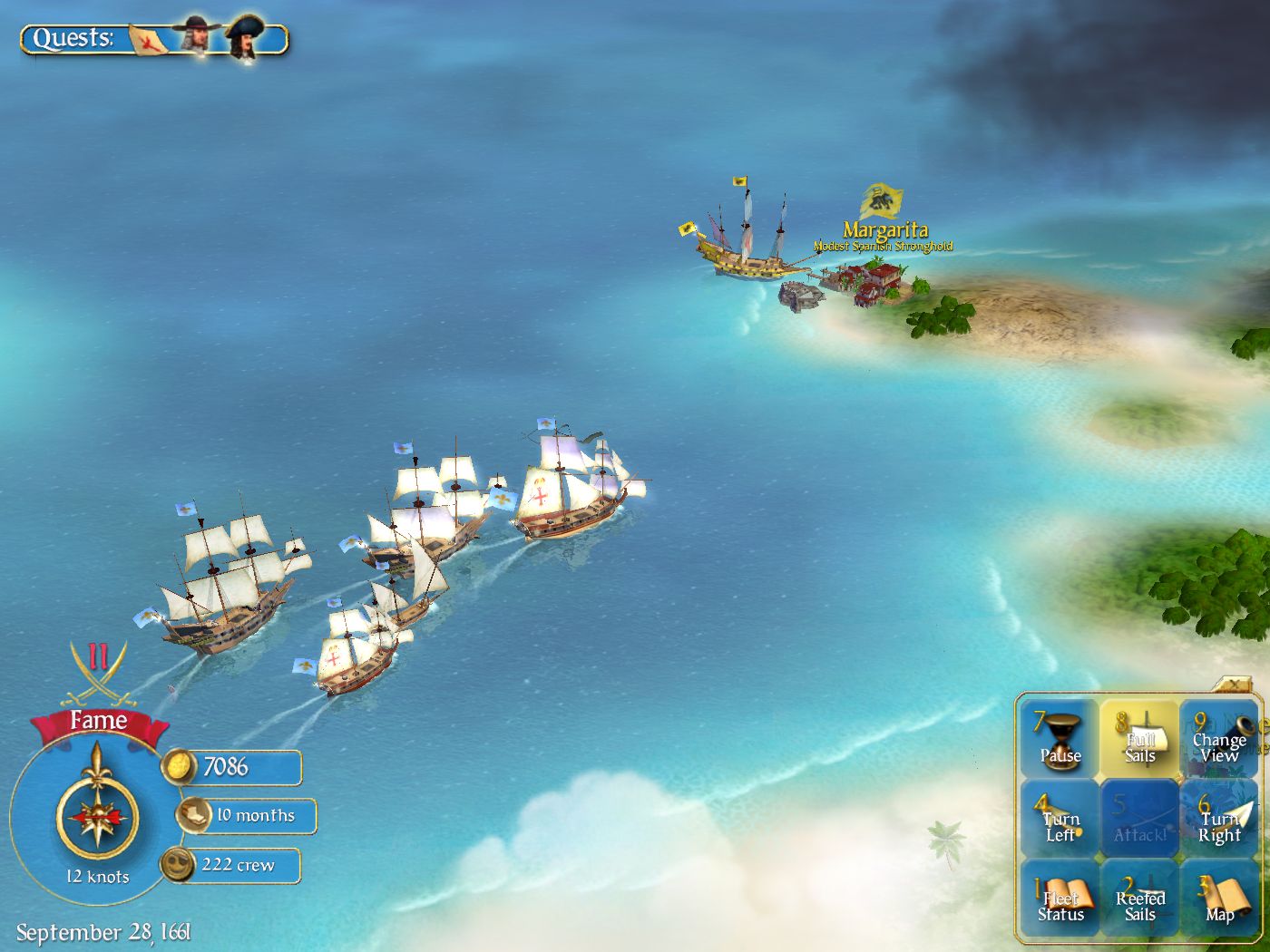Open the gold coin treasury panel

(232, 767)
